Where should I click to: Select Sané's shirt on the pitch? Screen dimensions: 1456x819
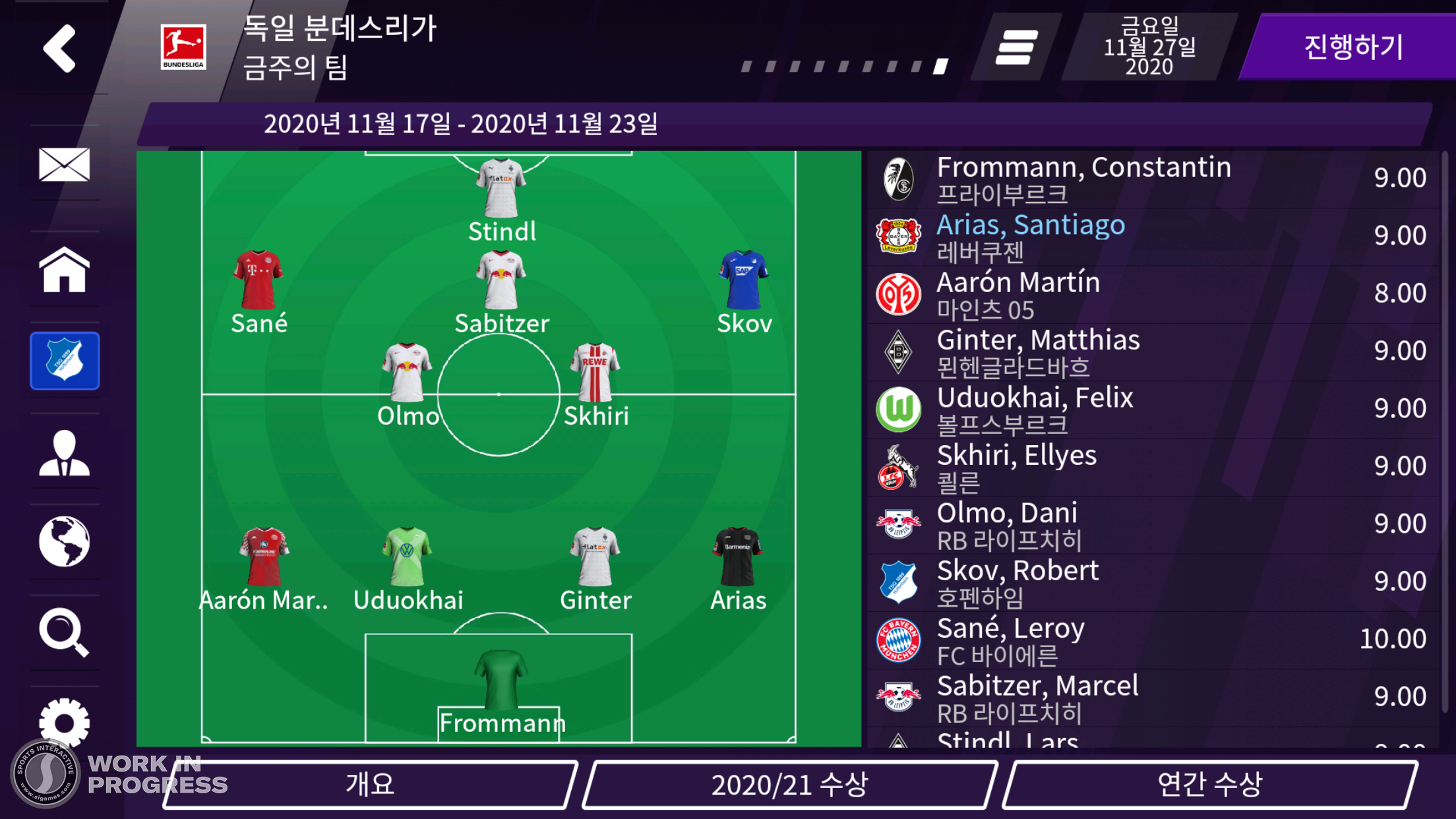click(258, 279)
